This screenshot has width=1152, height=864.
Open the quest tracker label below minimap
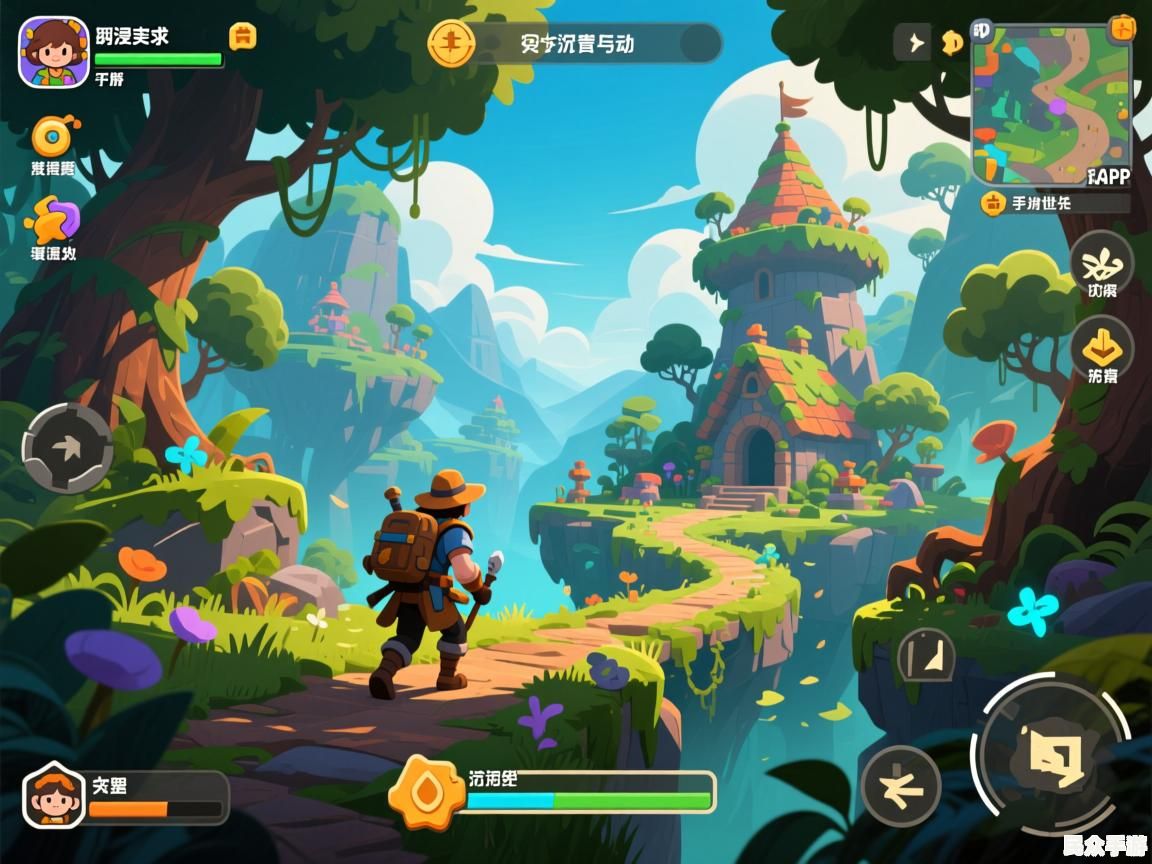coord(1056,203)
